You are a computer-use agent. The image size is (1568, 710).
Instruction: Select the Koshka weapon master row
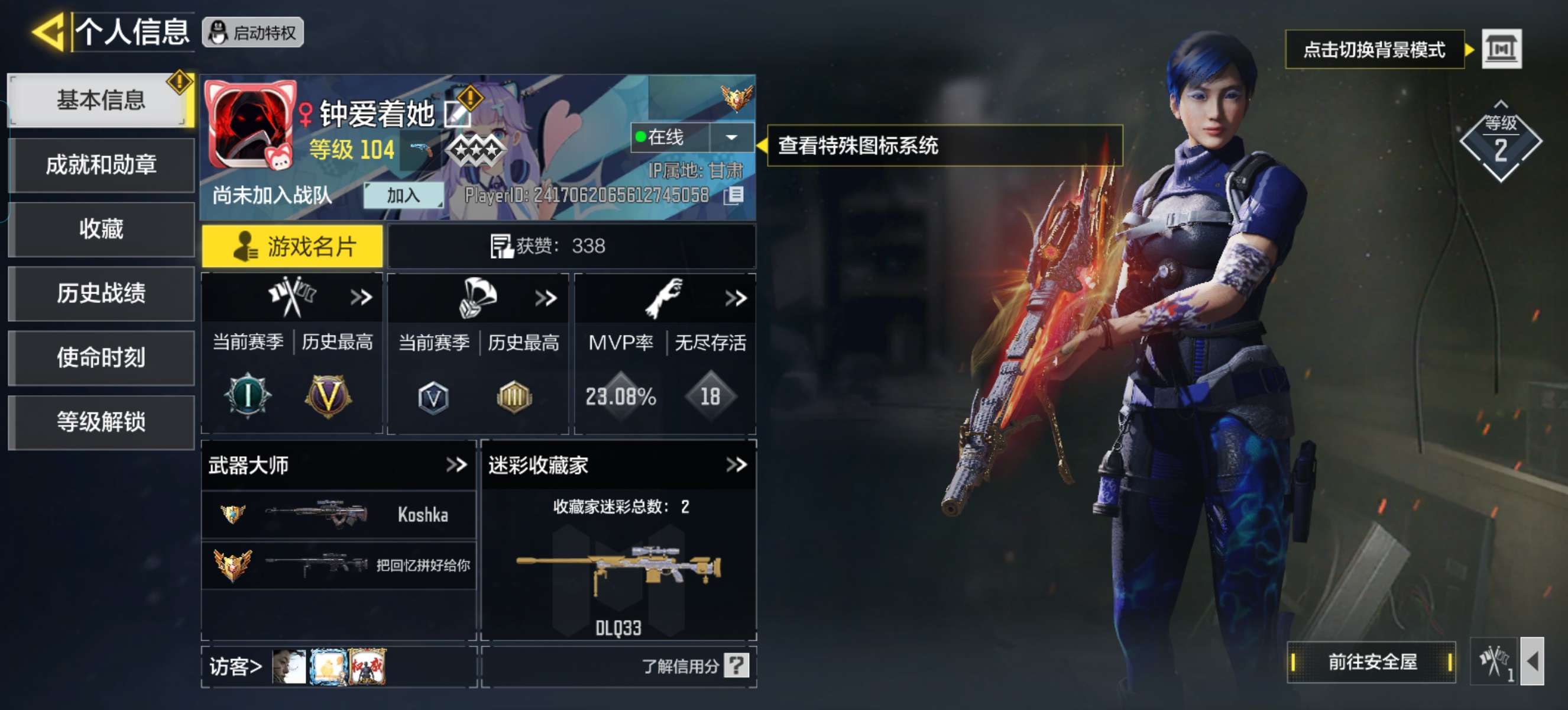tap(338, 515)
